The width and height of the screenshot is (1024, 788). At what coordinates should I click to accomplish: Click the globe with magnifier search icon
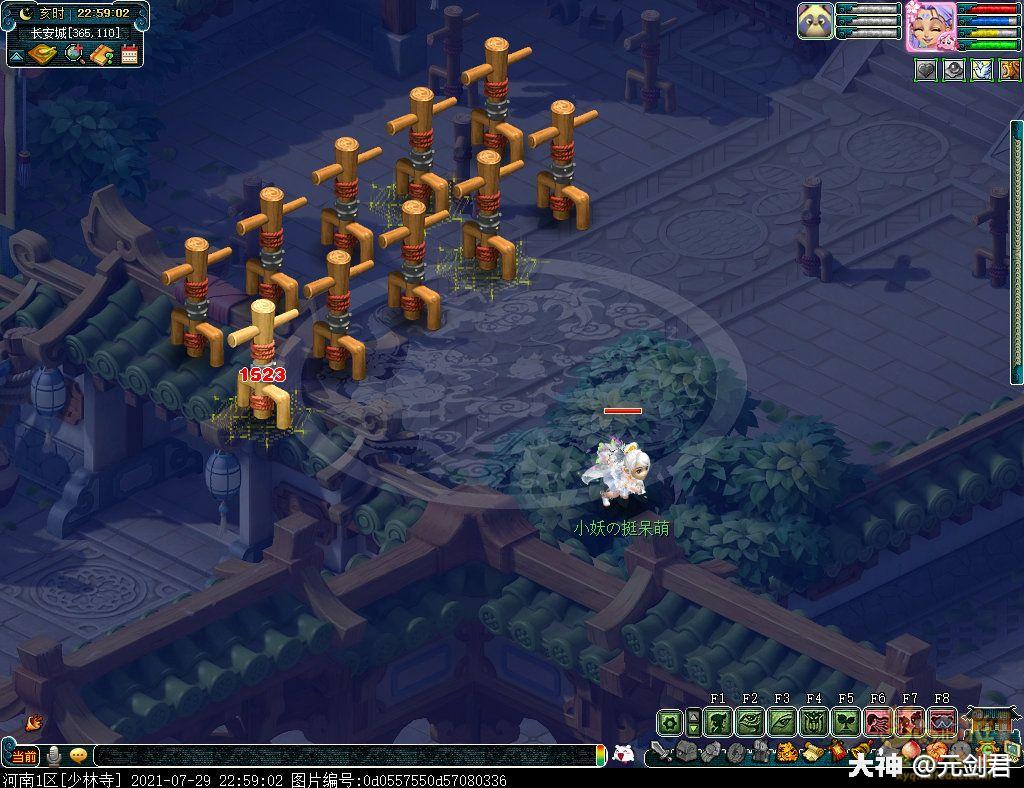point(74,53)
